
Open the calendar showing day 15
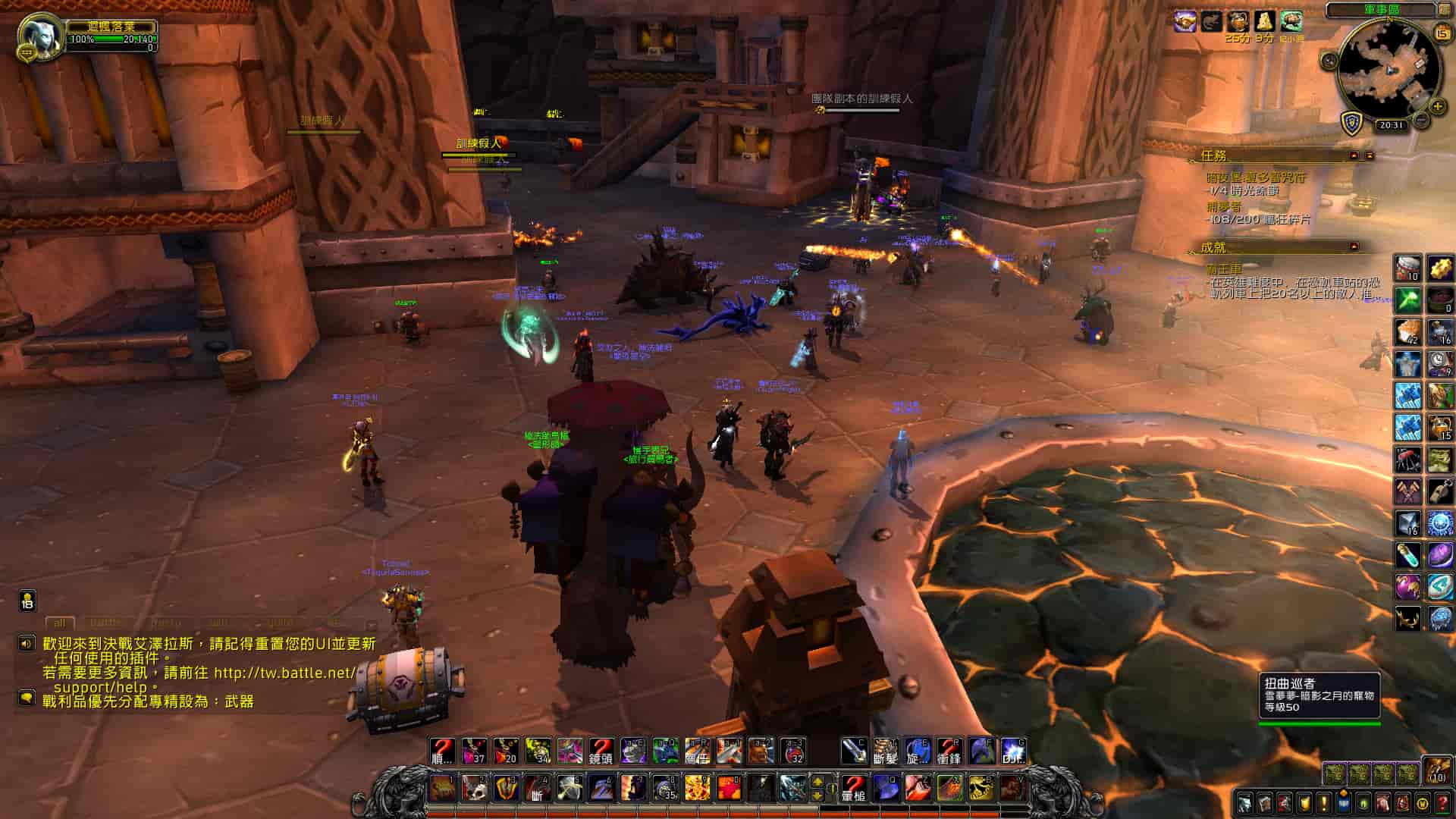1441,32
